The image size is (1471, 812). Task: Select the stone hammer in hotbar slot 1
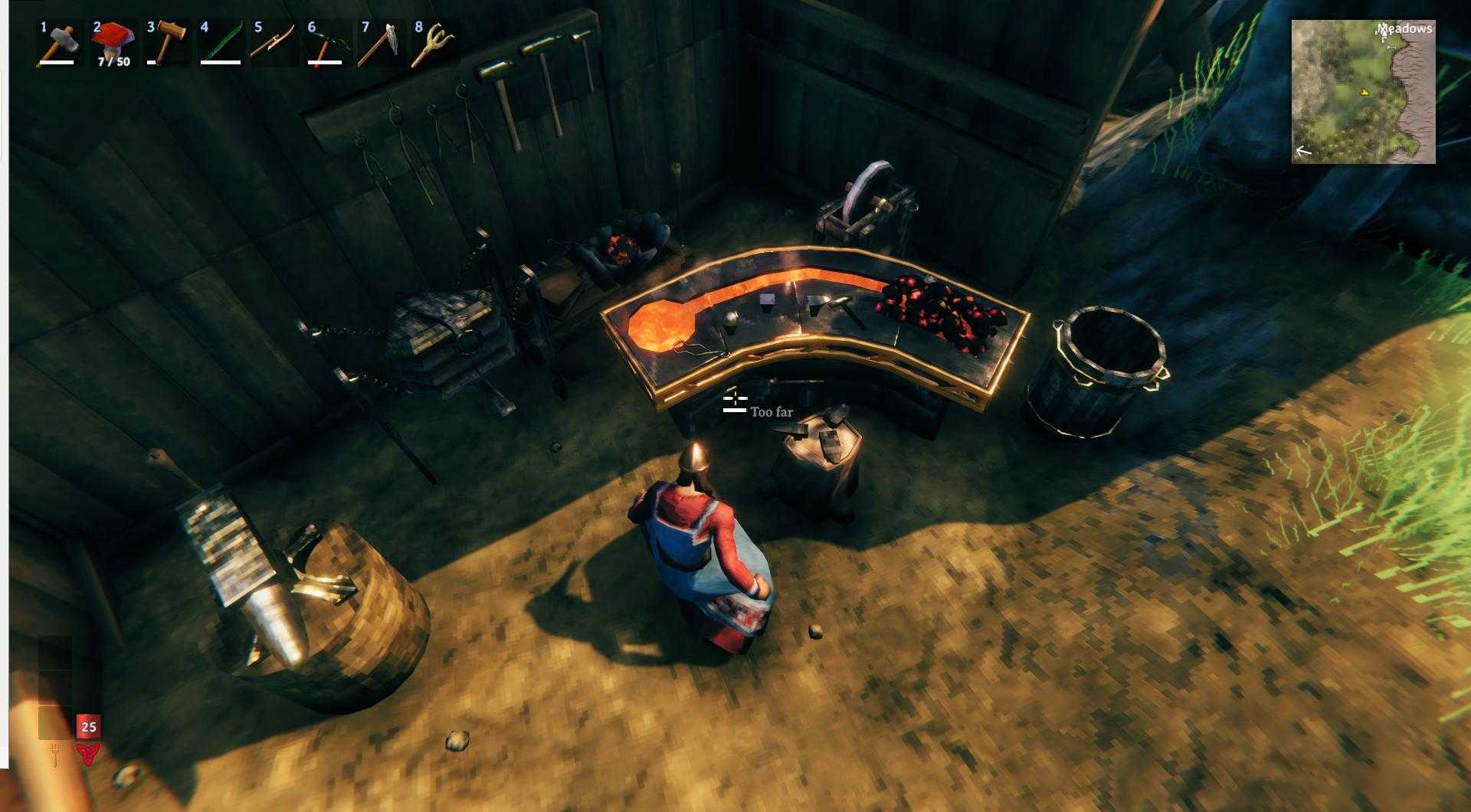pyautogui.click(x=57, y=44)
